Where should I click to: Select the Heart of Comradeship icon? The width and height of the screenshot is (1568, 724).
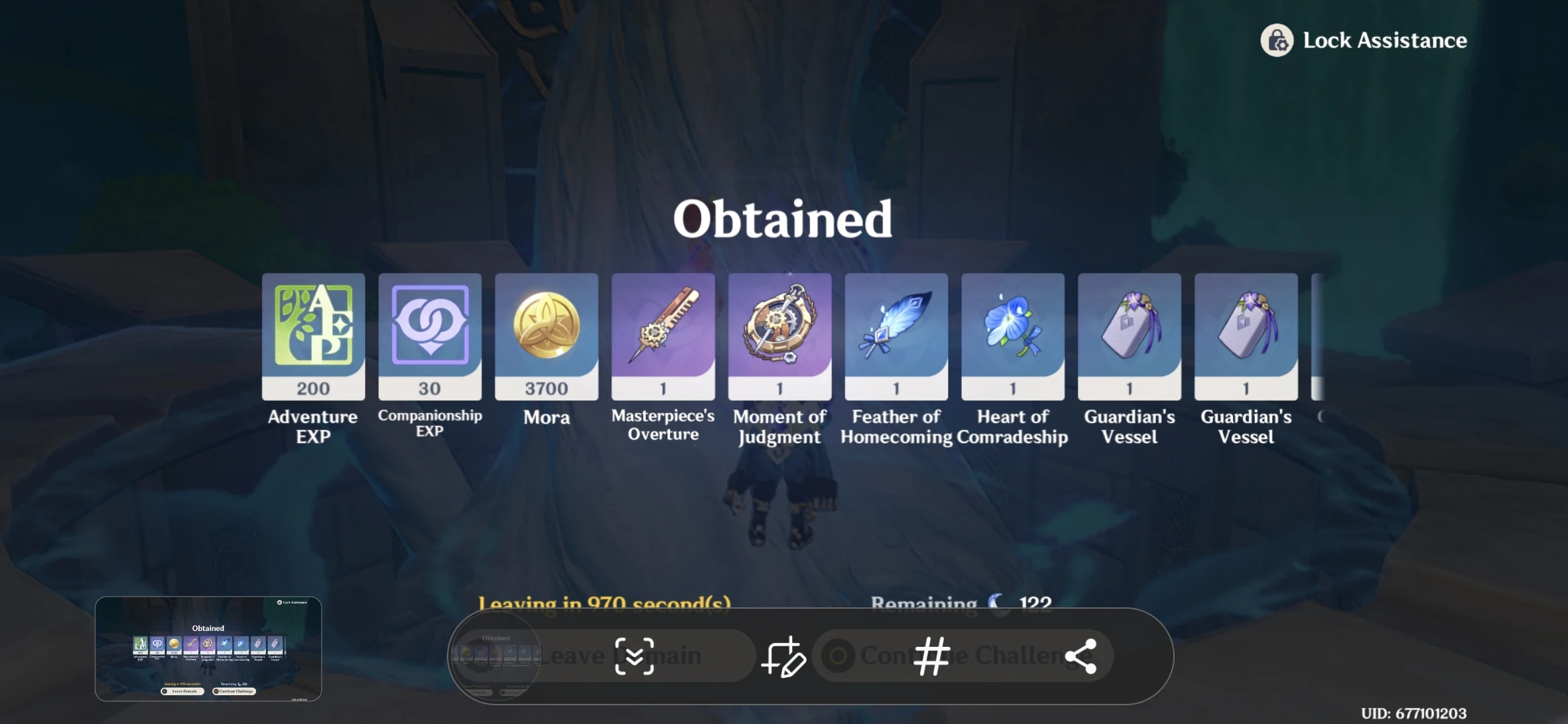[x=1012, y=335]
